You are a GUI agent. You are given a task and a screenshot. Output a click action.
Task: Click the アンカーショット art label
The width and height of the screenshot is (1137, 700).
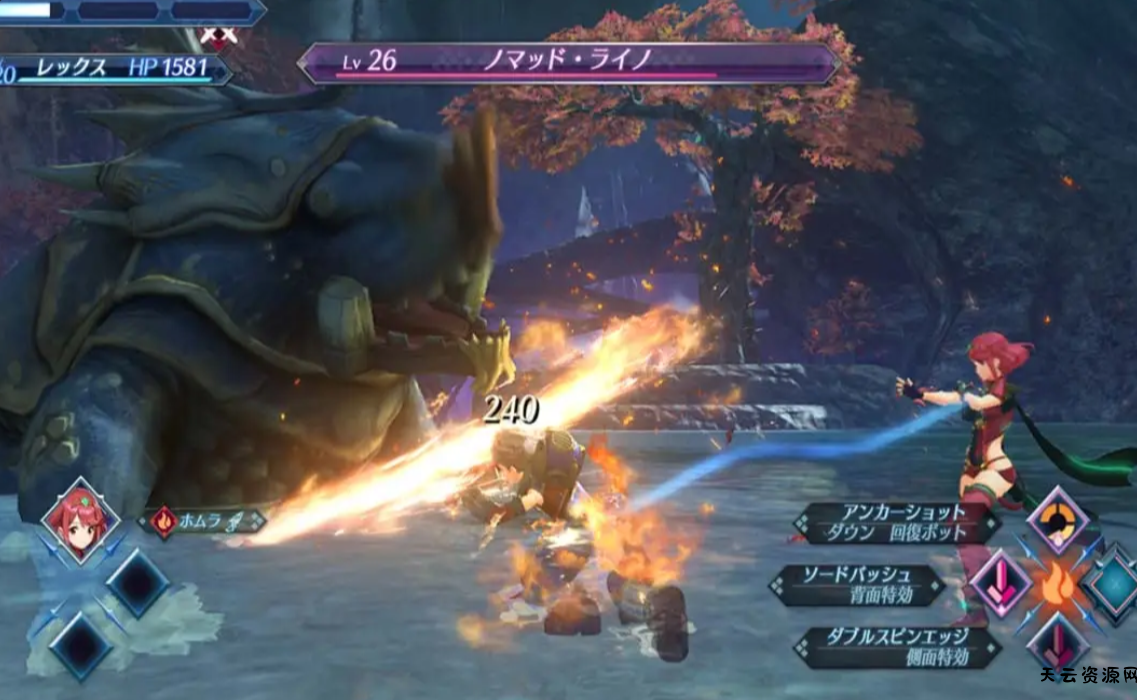click(x=895, y=523)
